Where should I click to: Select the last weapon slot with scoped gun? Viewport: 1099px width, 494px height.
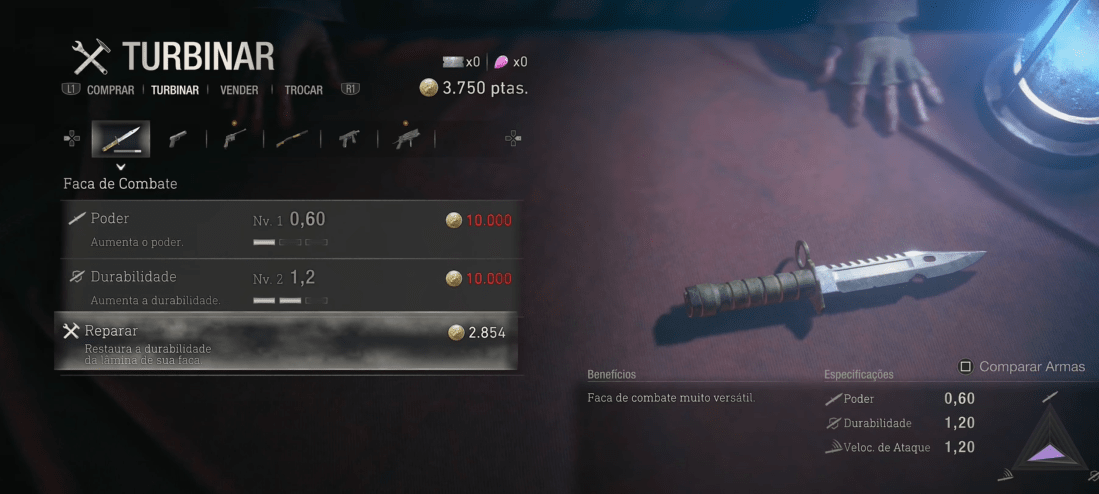click(407, 139)
